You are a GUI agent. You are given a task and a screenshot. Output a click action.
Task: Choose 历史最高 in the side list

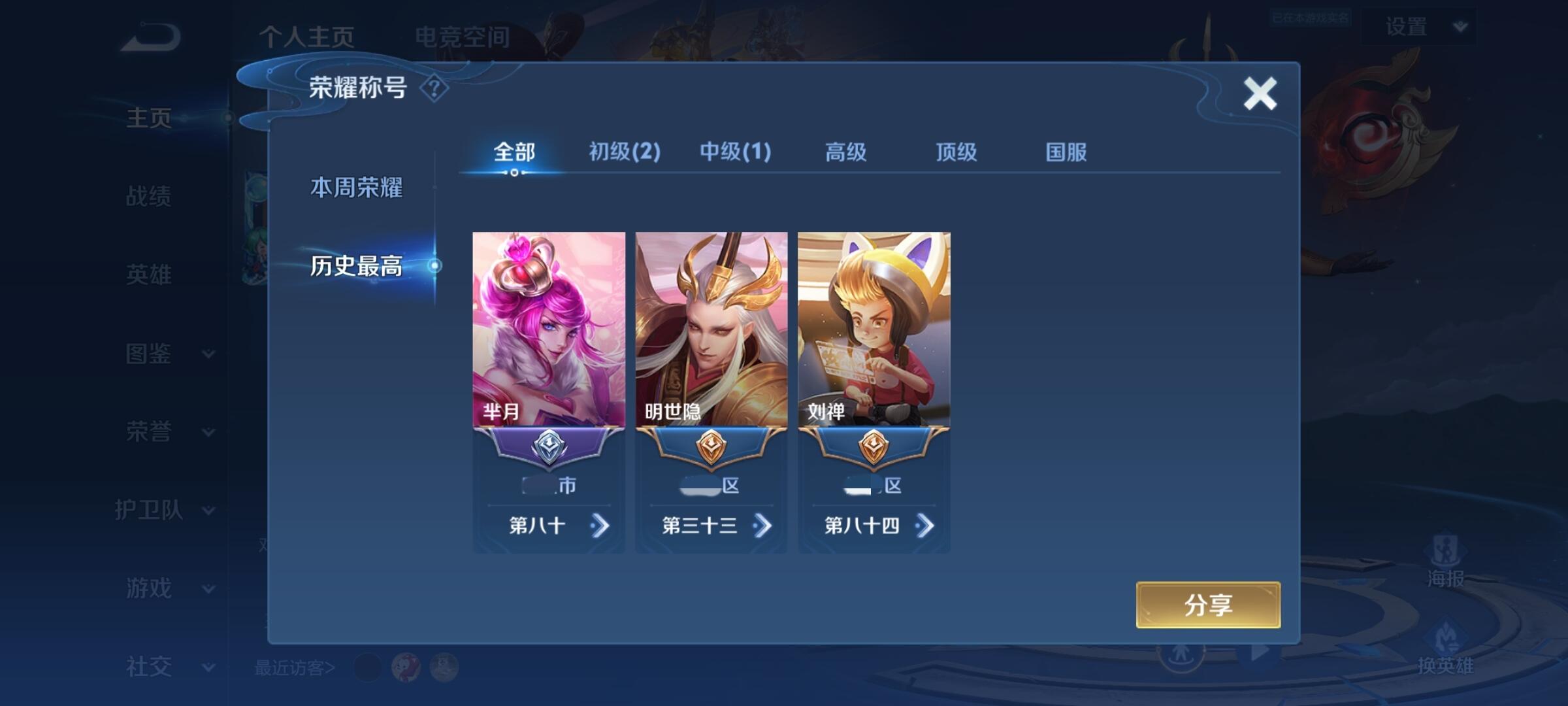356,266
